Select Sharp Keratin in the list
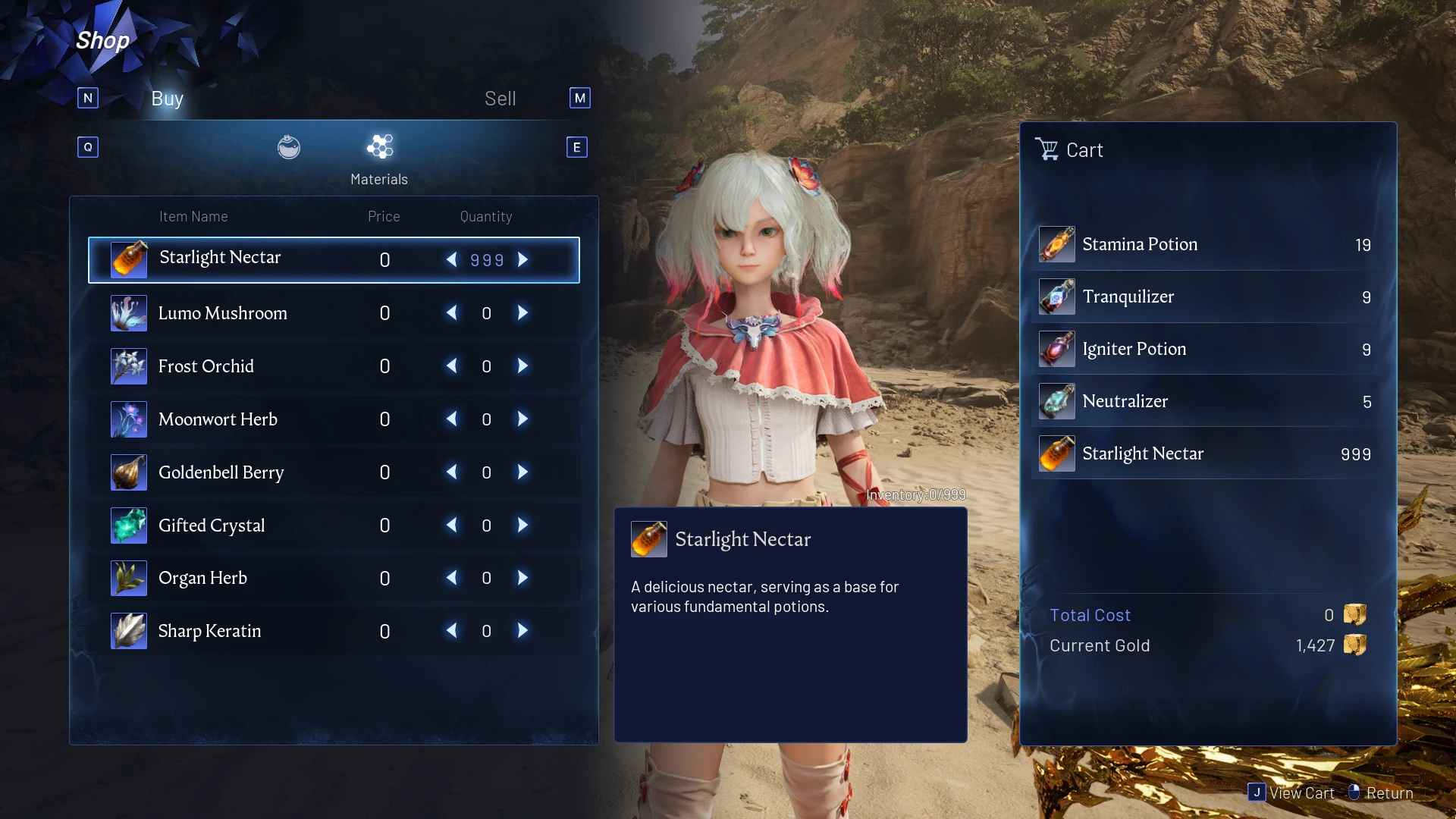Viewport: 1456px width, 819px height. (x=209, y=631)
